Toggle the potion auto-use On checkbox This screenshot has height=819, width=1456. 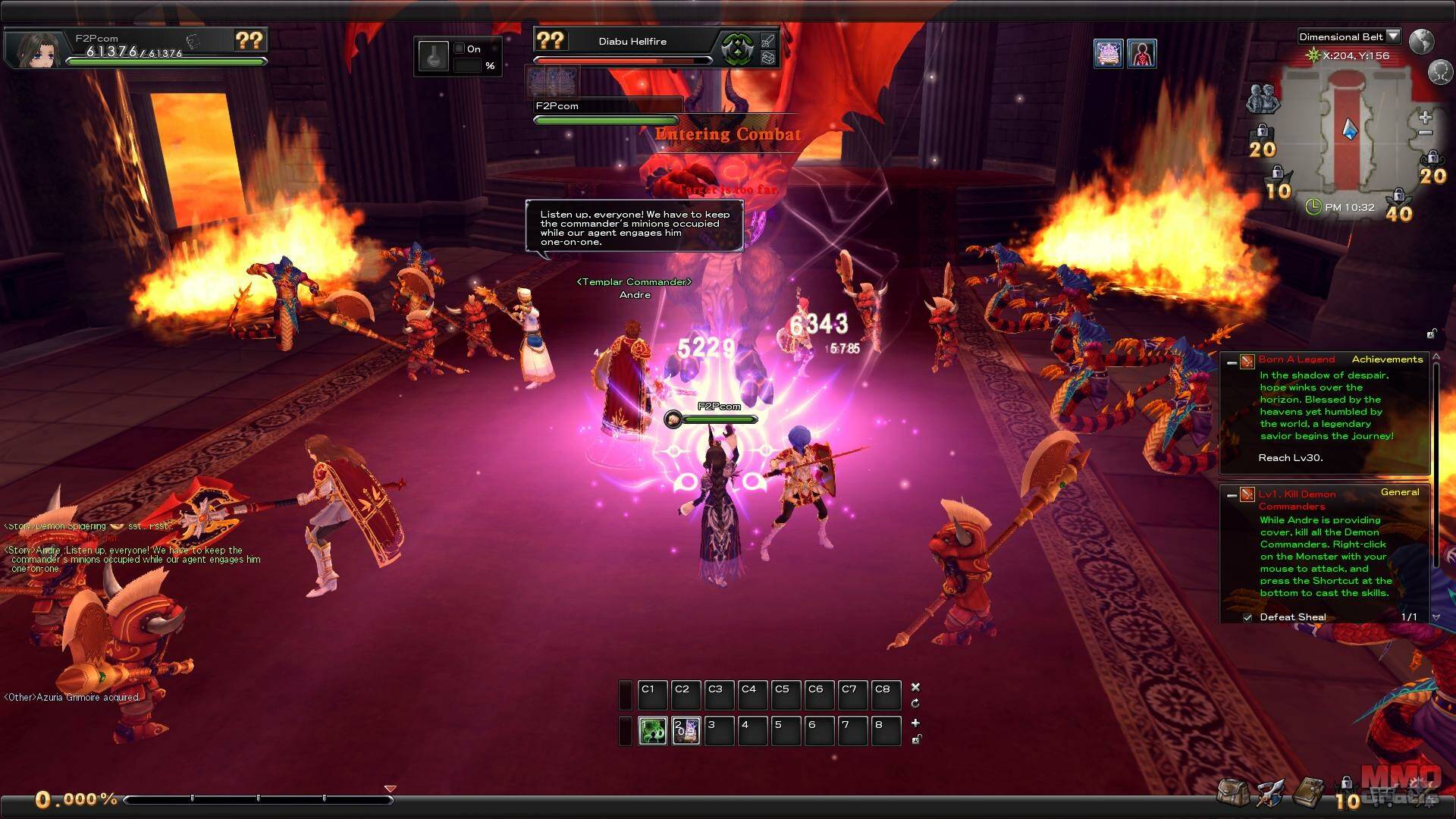(x=459, y=49)
